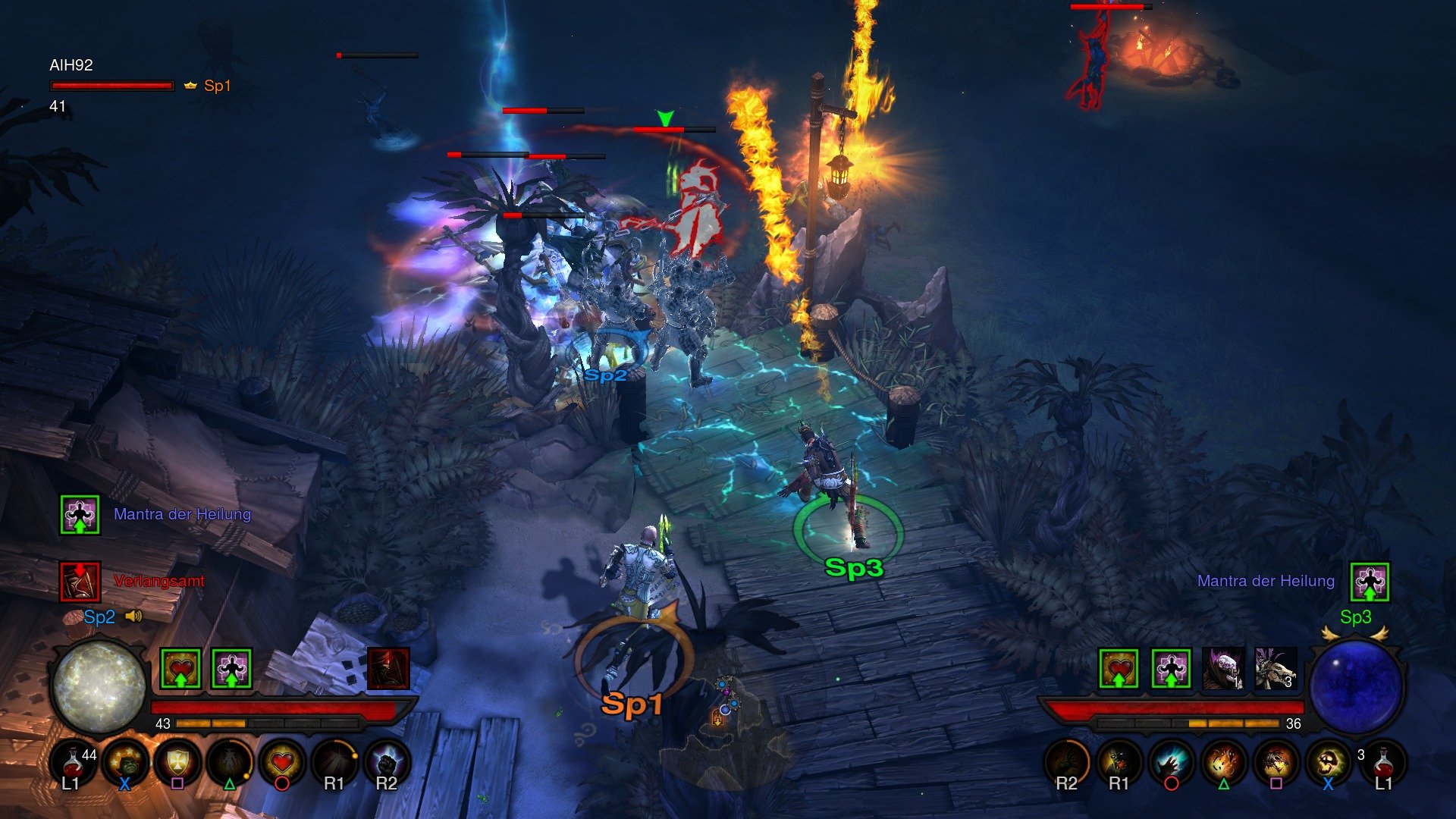Click the Mantra der Heilung label on the left
Image resolution: width=1456 pixels, height=819 pixels.
click(x=182, y=514)
